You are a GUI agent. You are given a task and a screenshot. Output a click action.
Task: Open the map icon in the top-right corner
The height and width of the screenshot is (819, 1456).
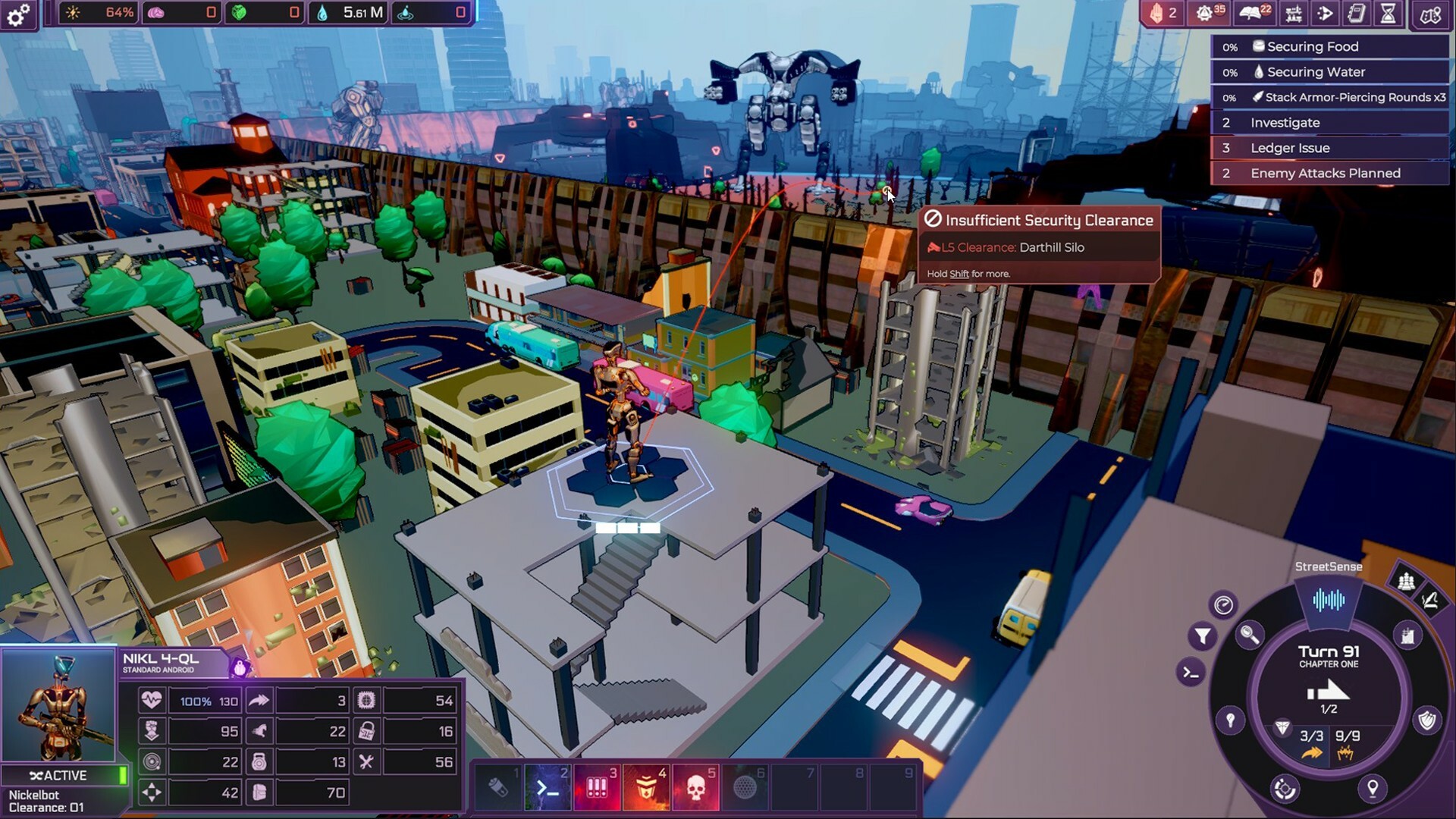point(1429,14)
